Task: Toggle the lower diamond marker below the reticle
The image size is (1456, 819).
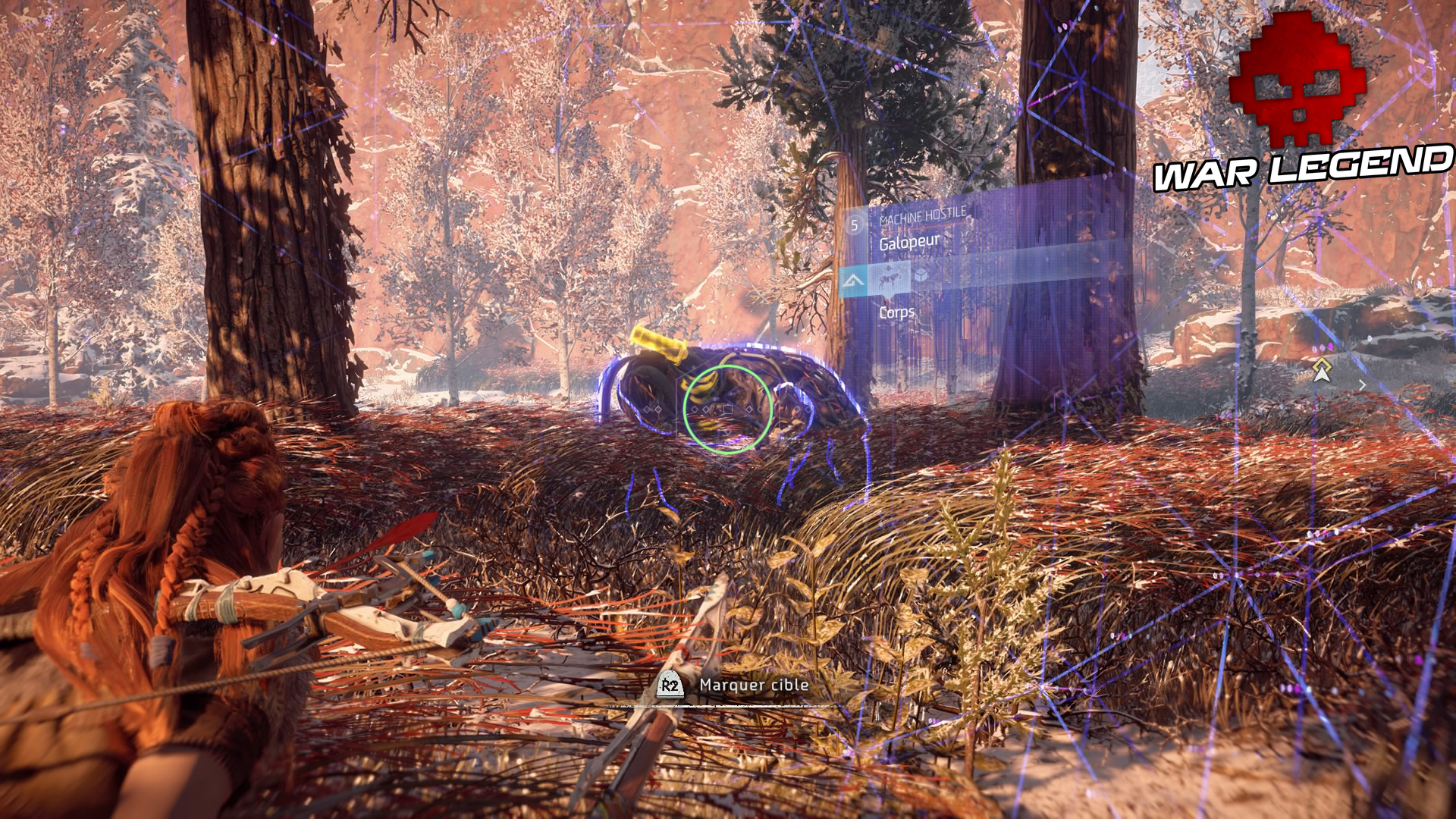Action: coord(727,432)
